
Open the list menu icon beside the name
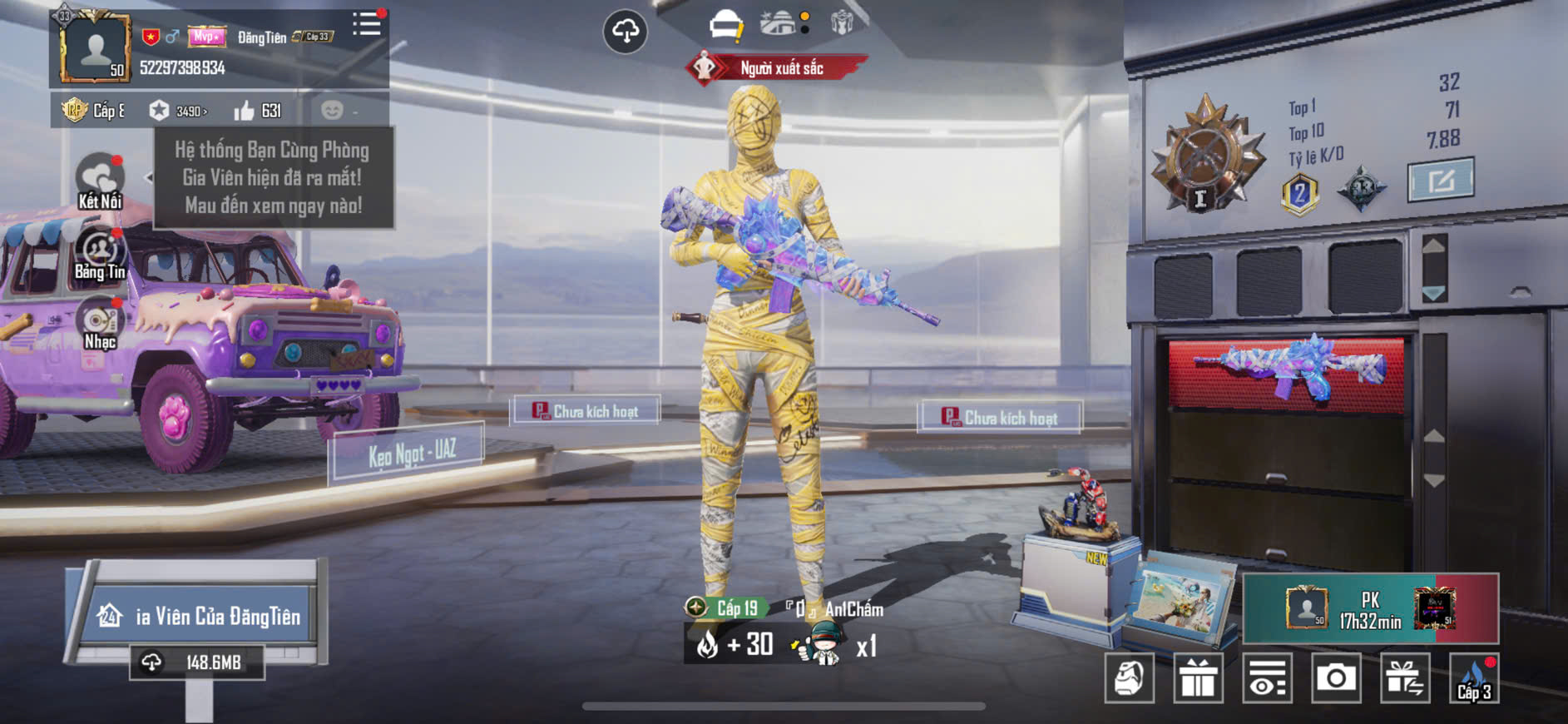click(x=366, y=24)
